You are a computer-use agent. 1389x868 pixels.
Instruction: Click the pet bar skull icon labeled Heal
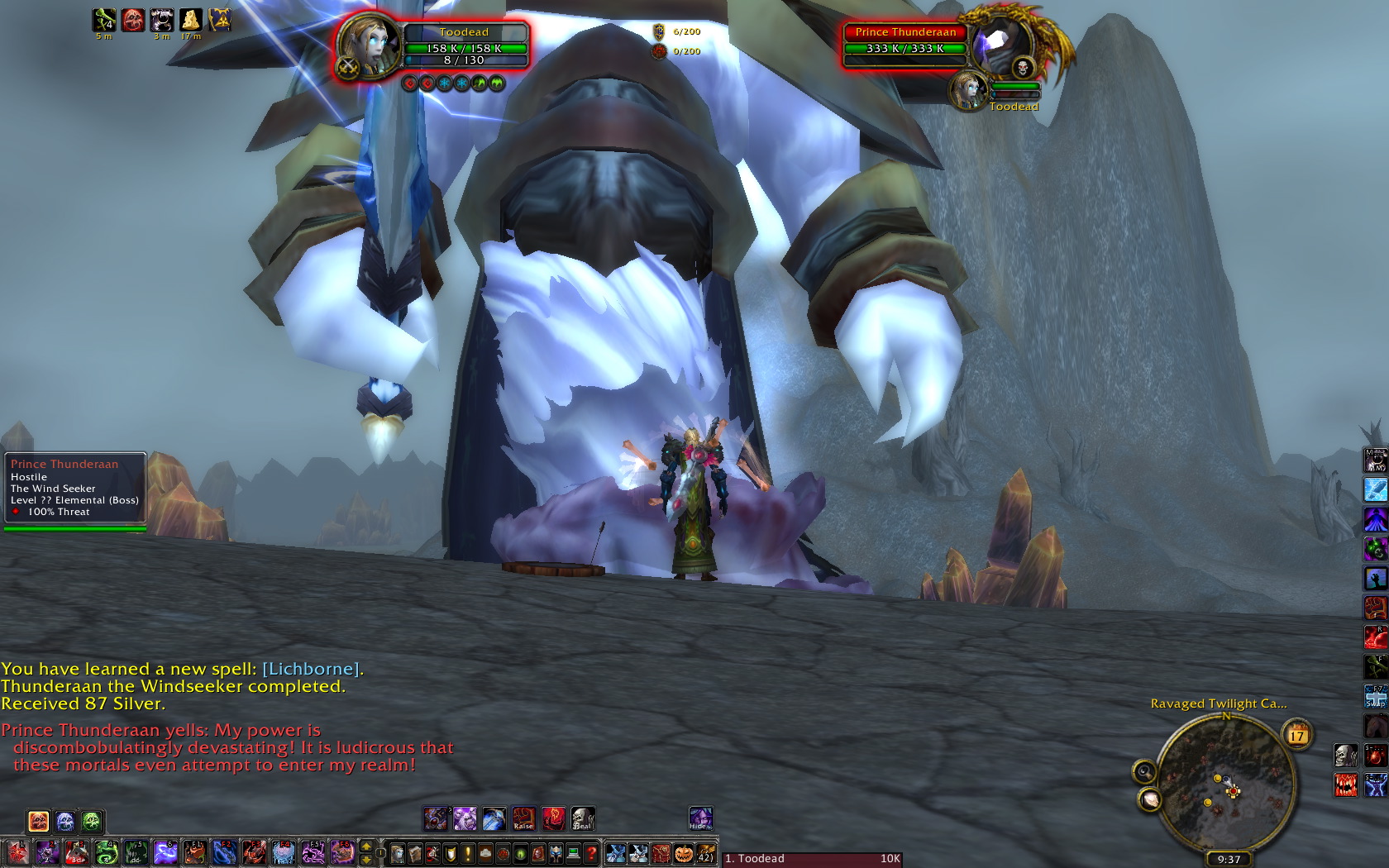point(583,818)
